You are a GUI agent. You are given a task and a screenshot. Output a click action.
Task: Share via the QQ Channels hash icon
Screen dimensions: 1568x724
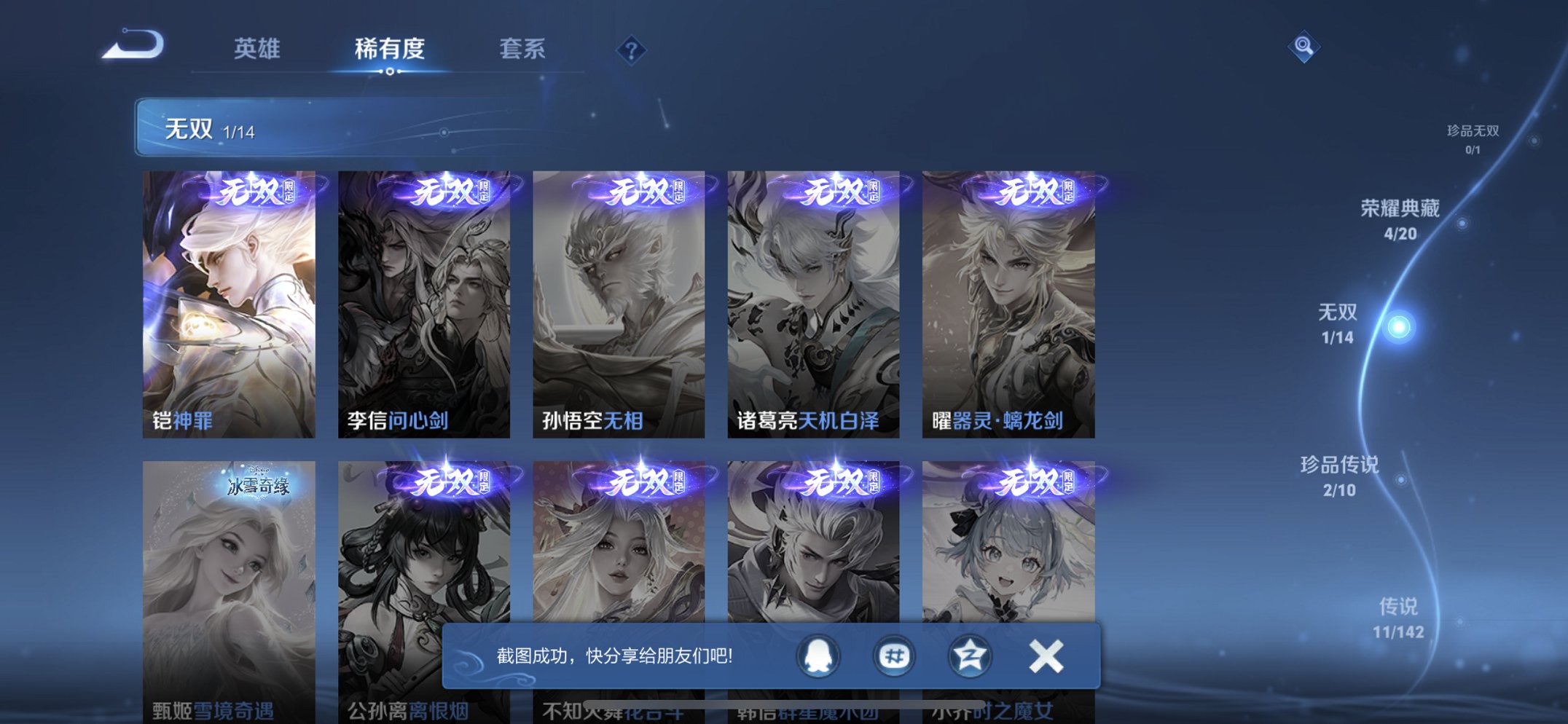[x=894, y=655]
